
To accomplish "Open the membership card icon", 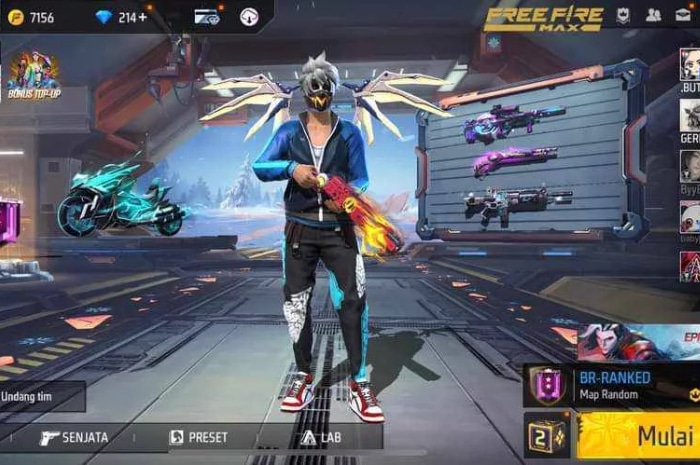I will 207,17.
